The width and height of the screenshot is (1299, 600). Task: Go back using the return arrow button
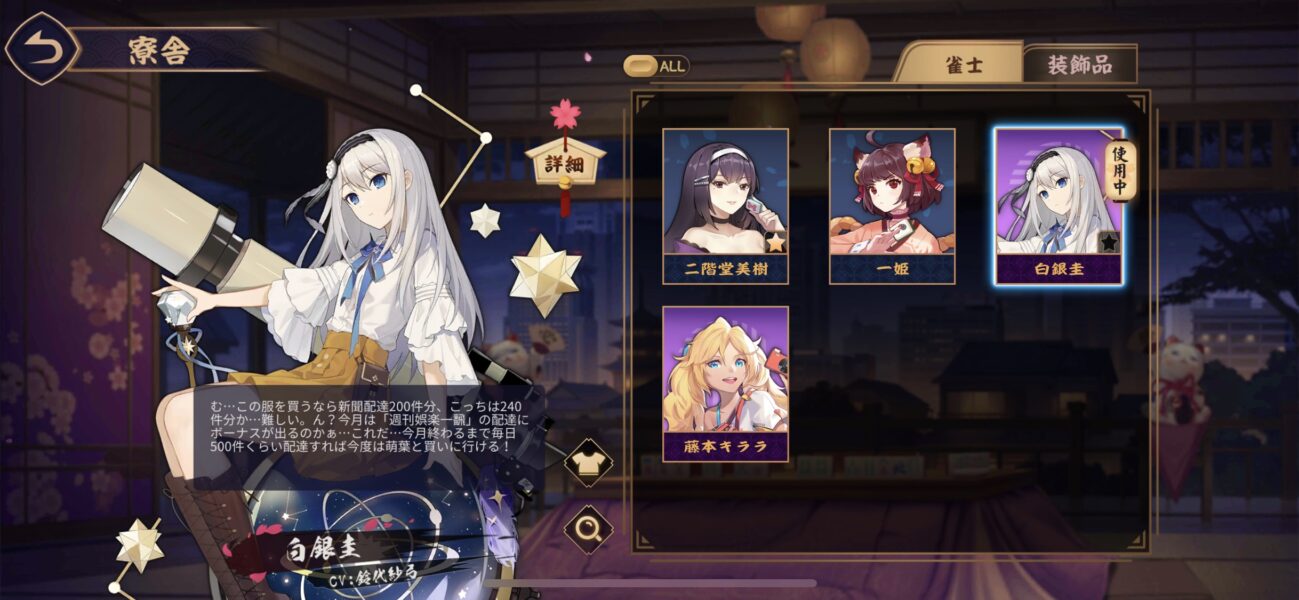click(x=41, y=50)
